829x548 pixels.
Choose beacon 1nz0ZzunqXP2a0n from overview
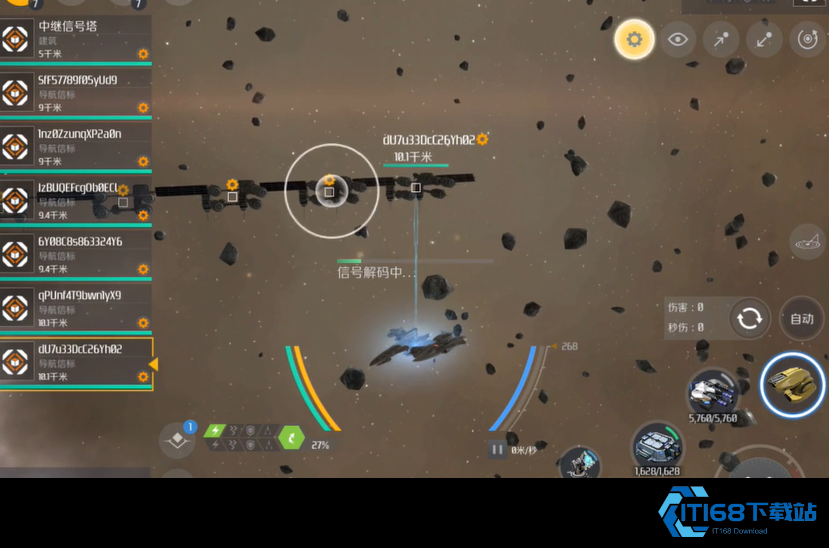[x=75, y=147]
